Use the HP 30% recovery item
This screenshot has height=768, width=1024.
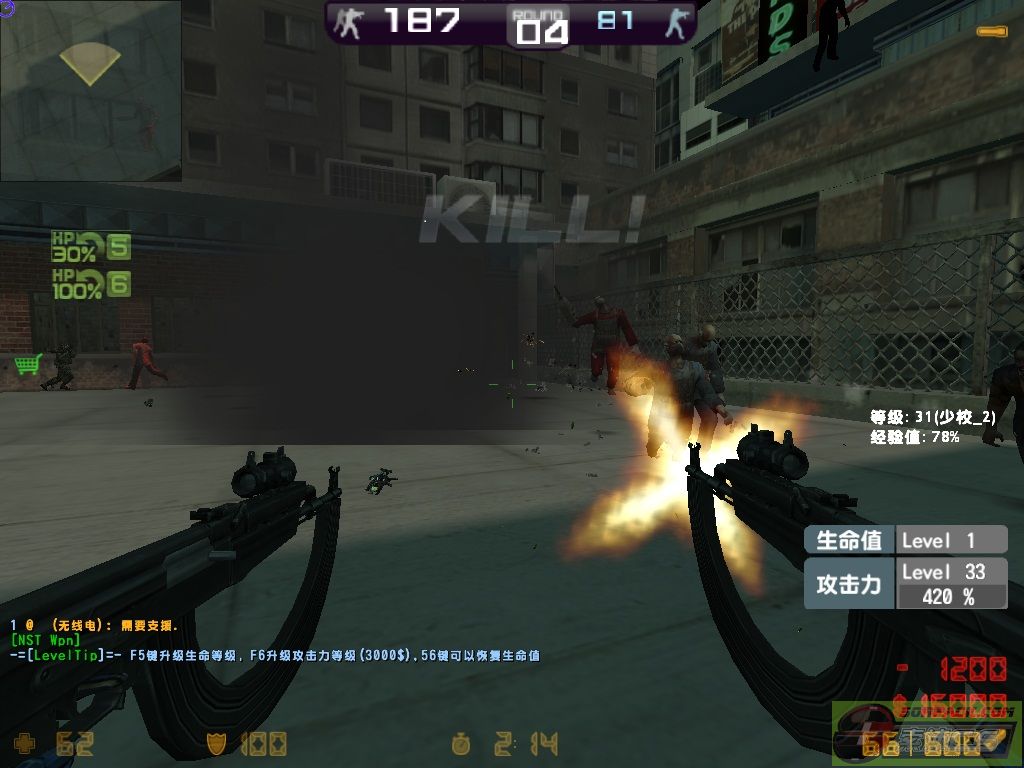[90, 247]
